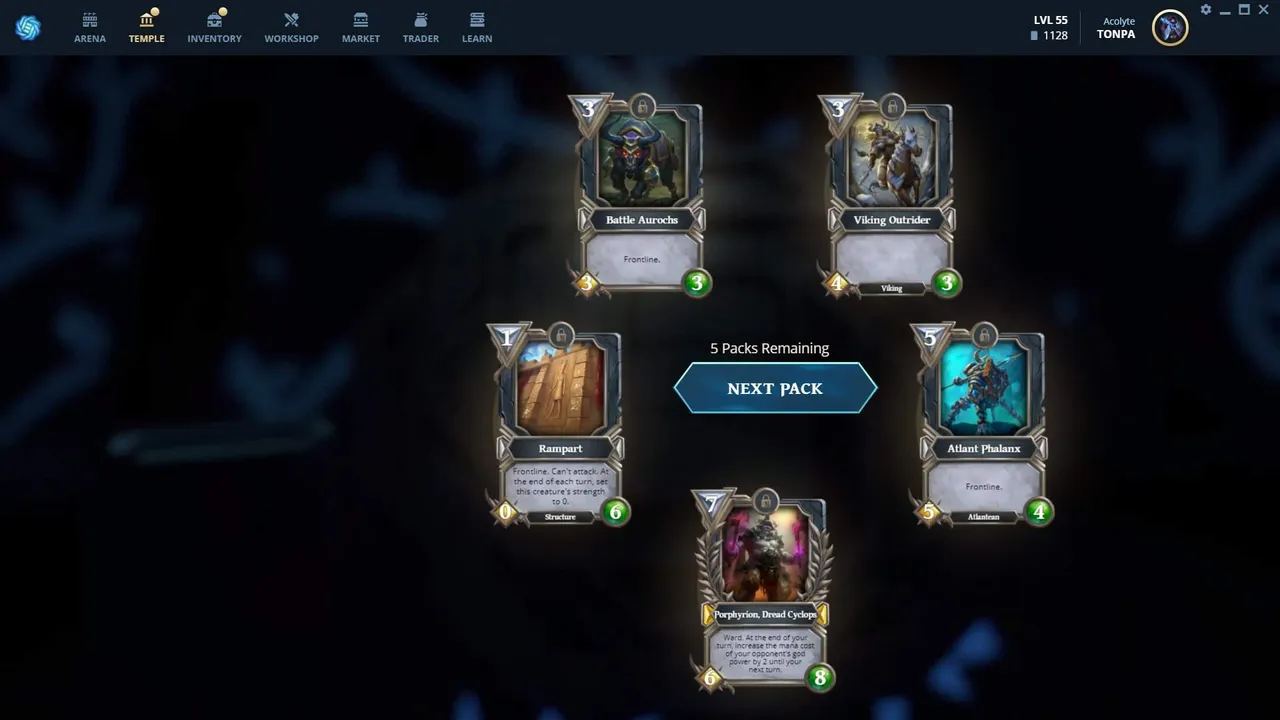Image resolution: width=1280 pixels, height=720 pixels.
Task: Minimize the game window
Action: 1225,10
